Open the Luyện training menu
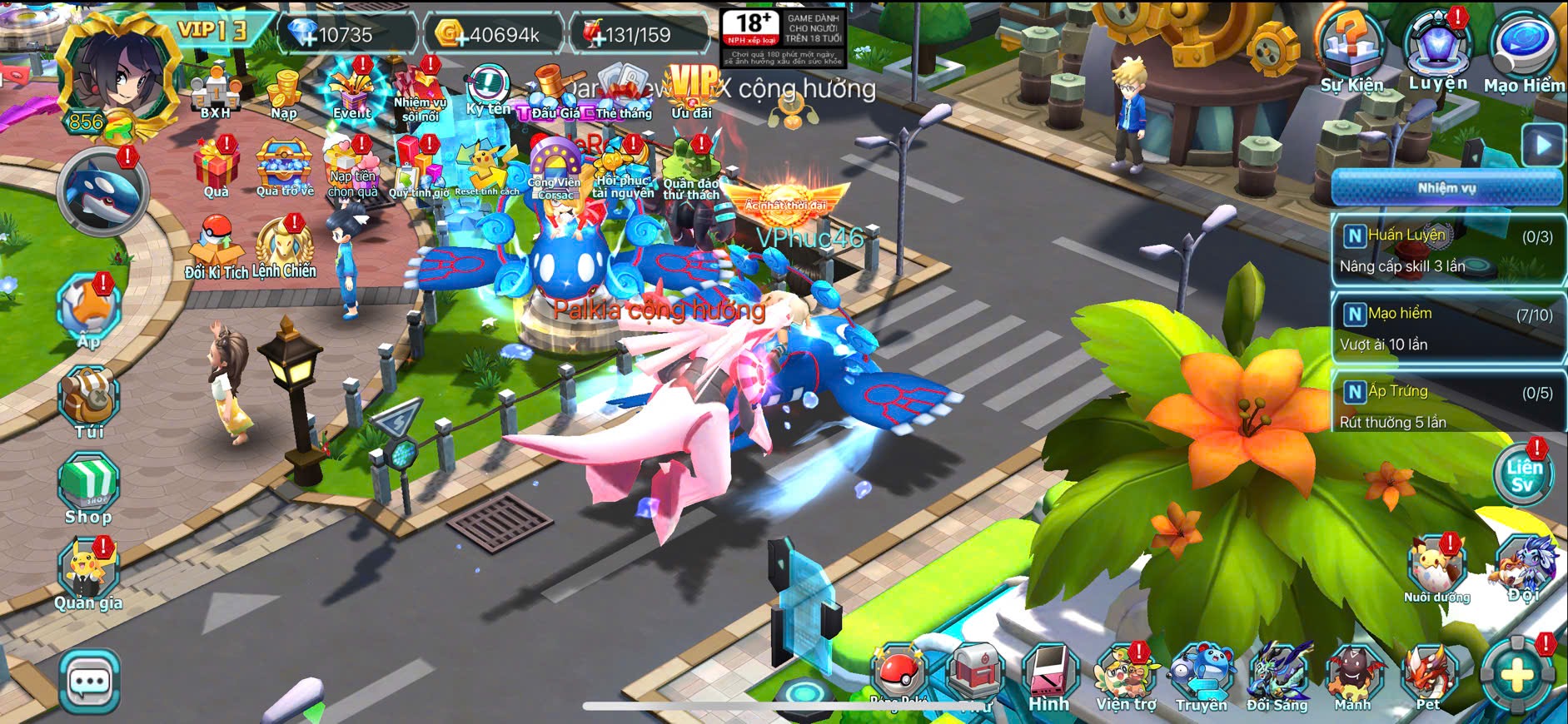1568x724 pixels. tap(1438, 50)
